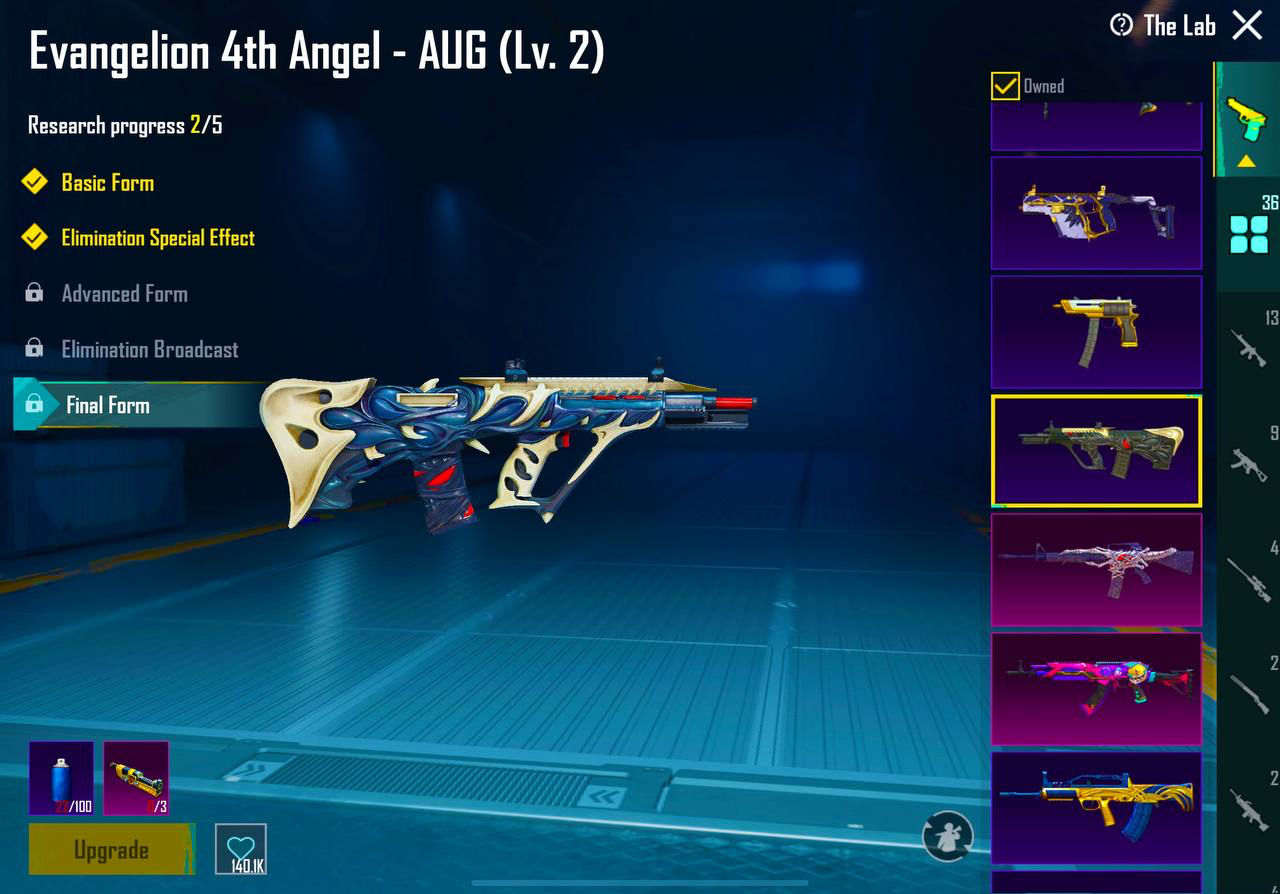The height and width of the screenshot is (894, 1280).
Task: Switch to the Basic Form tab
Action: pyautogui.click(x=105, y=182)
